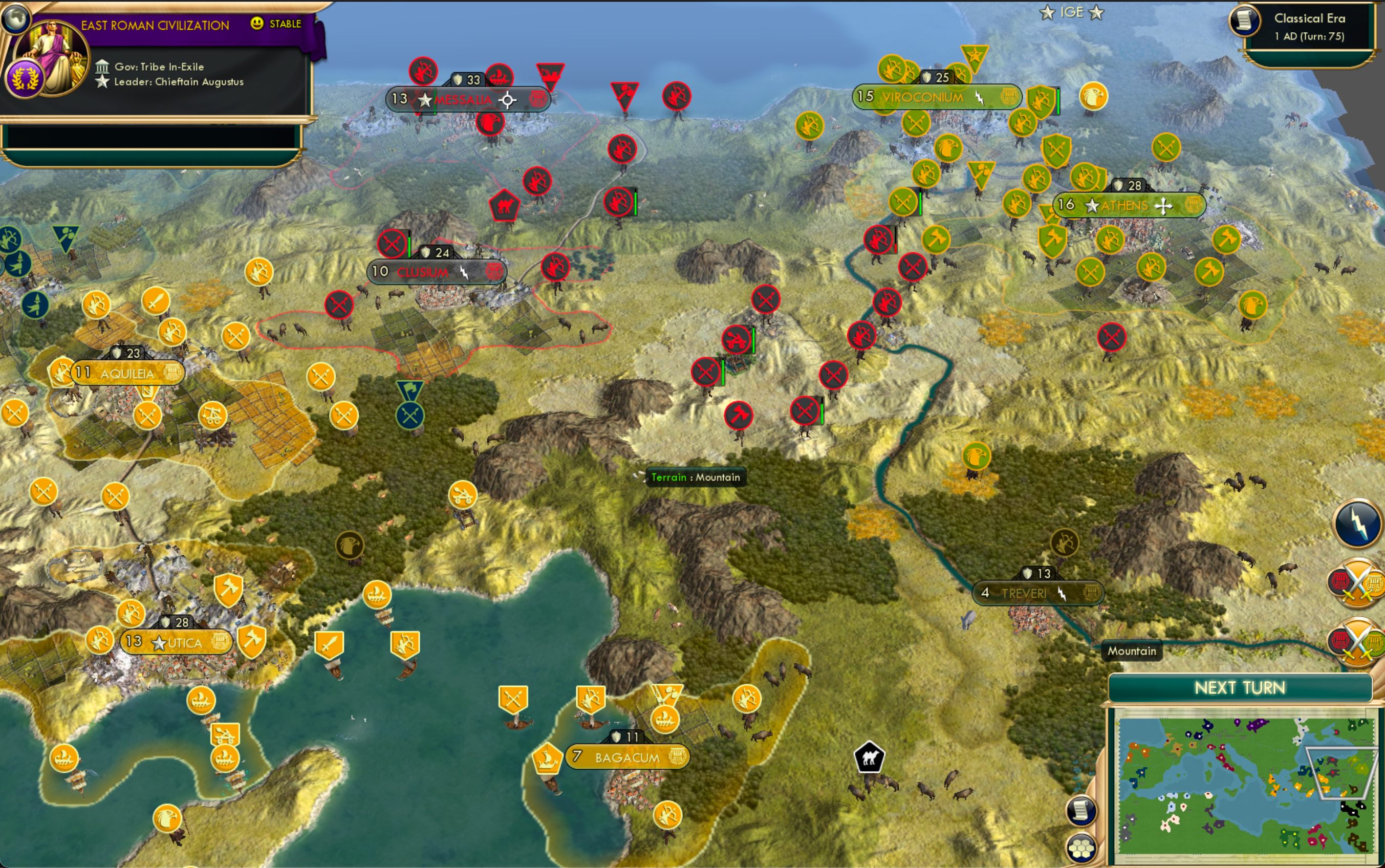Expand Messalia's city banner

coord(471,98)
